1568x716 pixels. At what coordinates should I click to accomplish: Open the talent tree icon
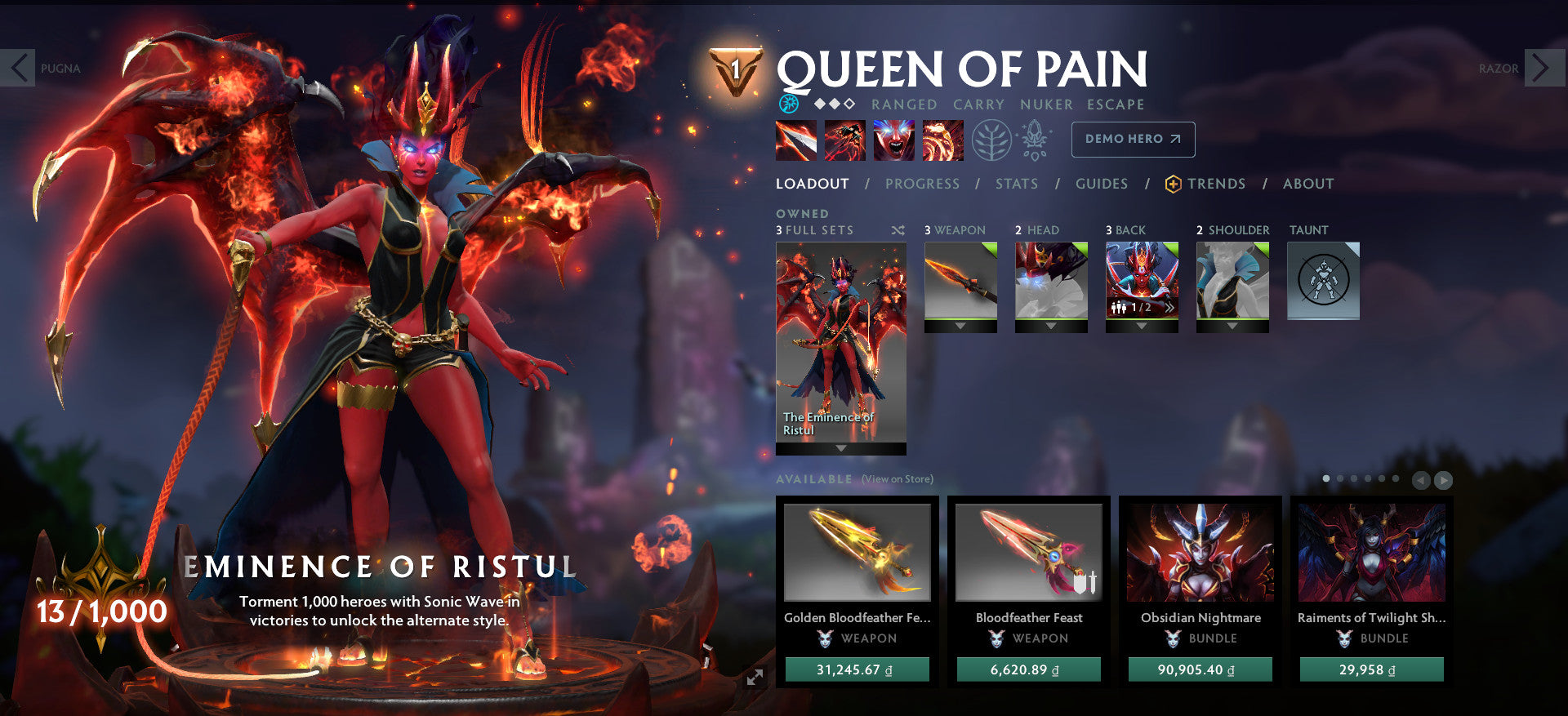pos(991,140)
